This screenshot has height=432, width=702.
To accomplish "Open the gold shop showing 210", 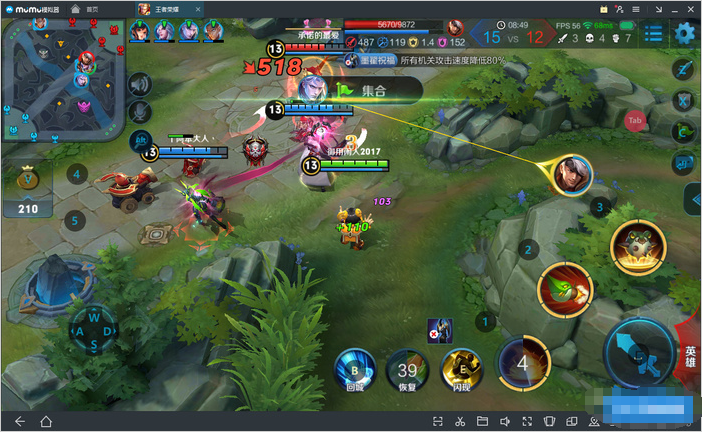I will coord(27,190).
